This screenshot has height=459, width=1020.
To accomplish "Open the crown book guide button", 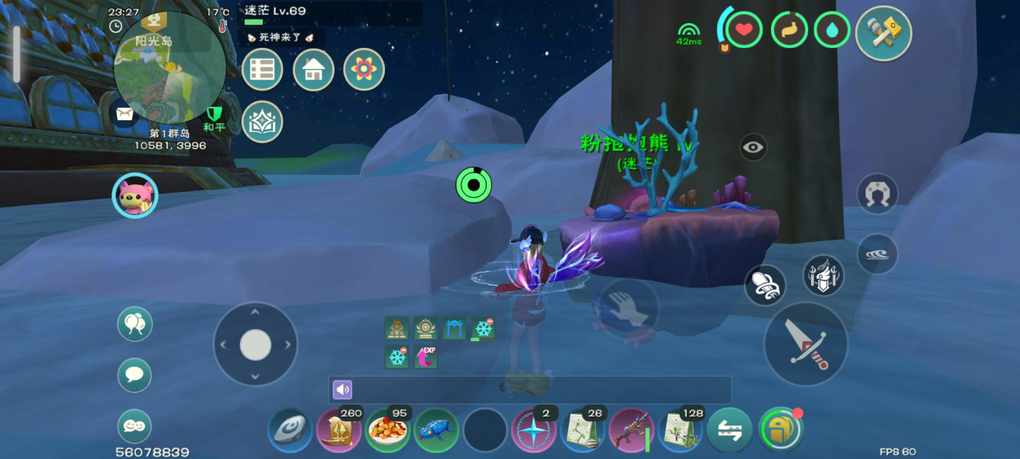I will click(x=262, y=122).
